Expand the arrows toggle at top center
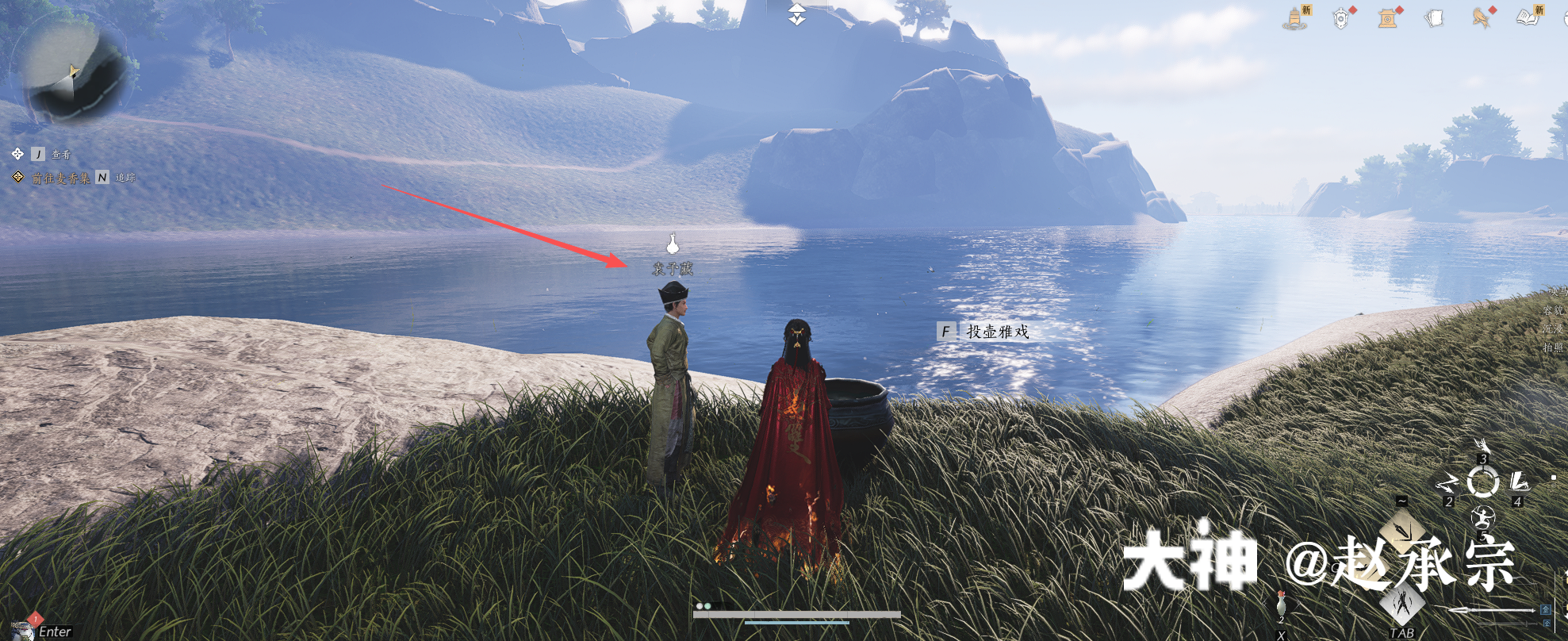The image size is (1568, 641). 797,13
